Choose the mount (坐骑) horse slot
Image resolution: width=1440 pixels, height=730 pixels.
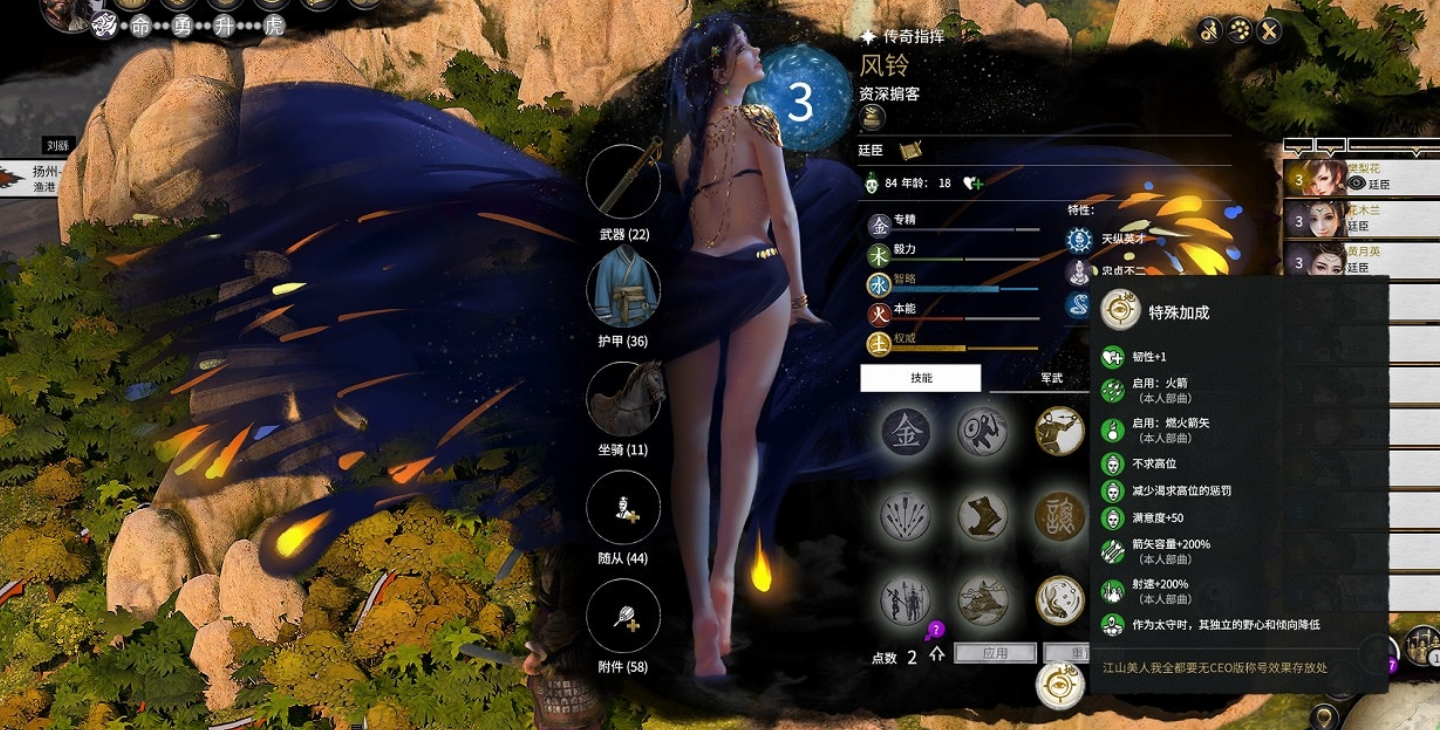[623, 398]
